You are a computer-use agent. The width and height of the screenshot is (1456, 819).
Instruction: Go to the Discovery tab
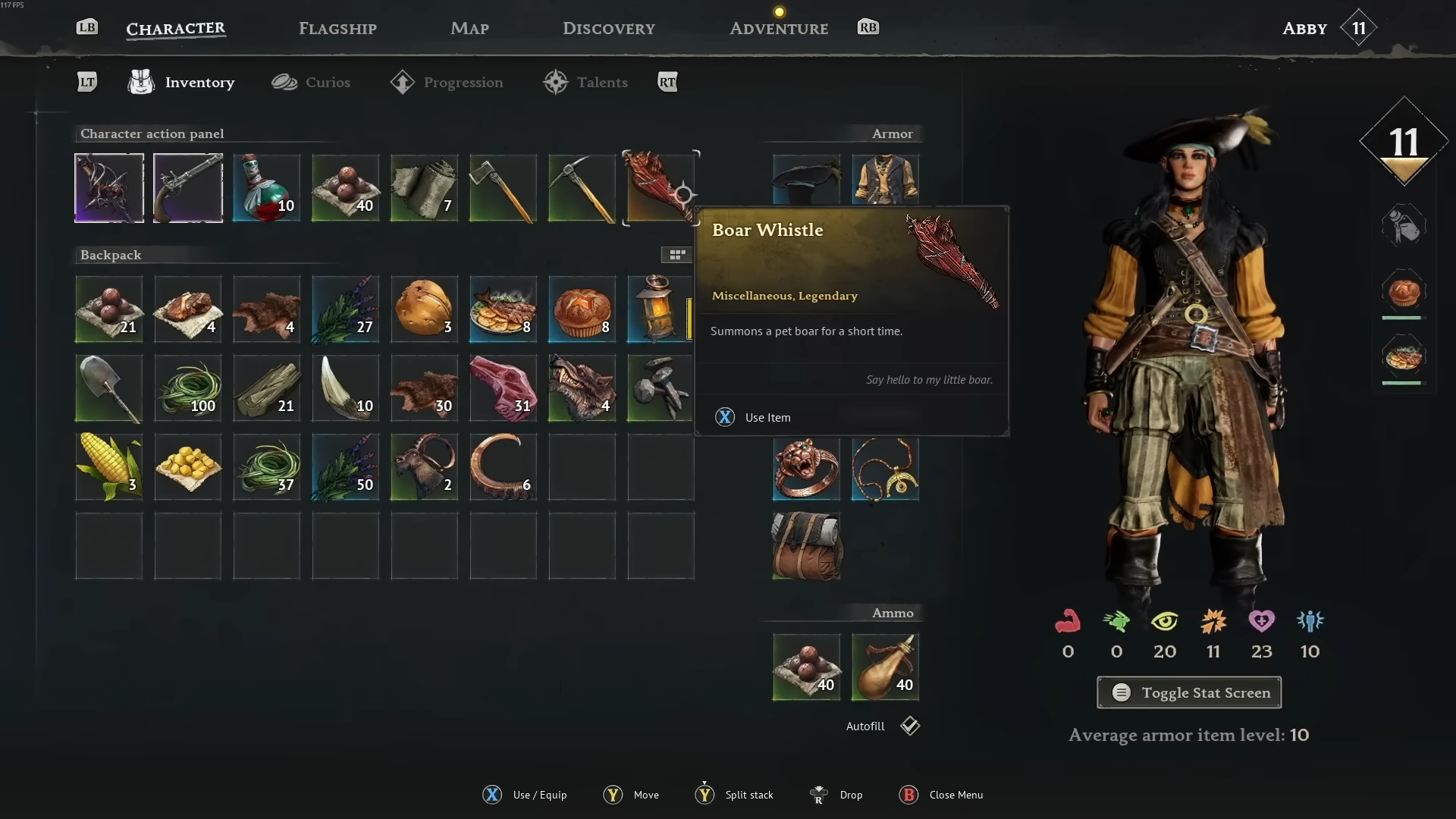tap(608, 29)
